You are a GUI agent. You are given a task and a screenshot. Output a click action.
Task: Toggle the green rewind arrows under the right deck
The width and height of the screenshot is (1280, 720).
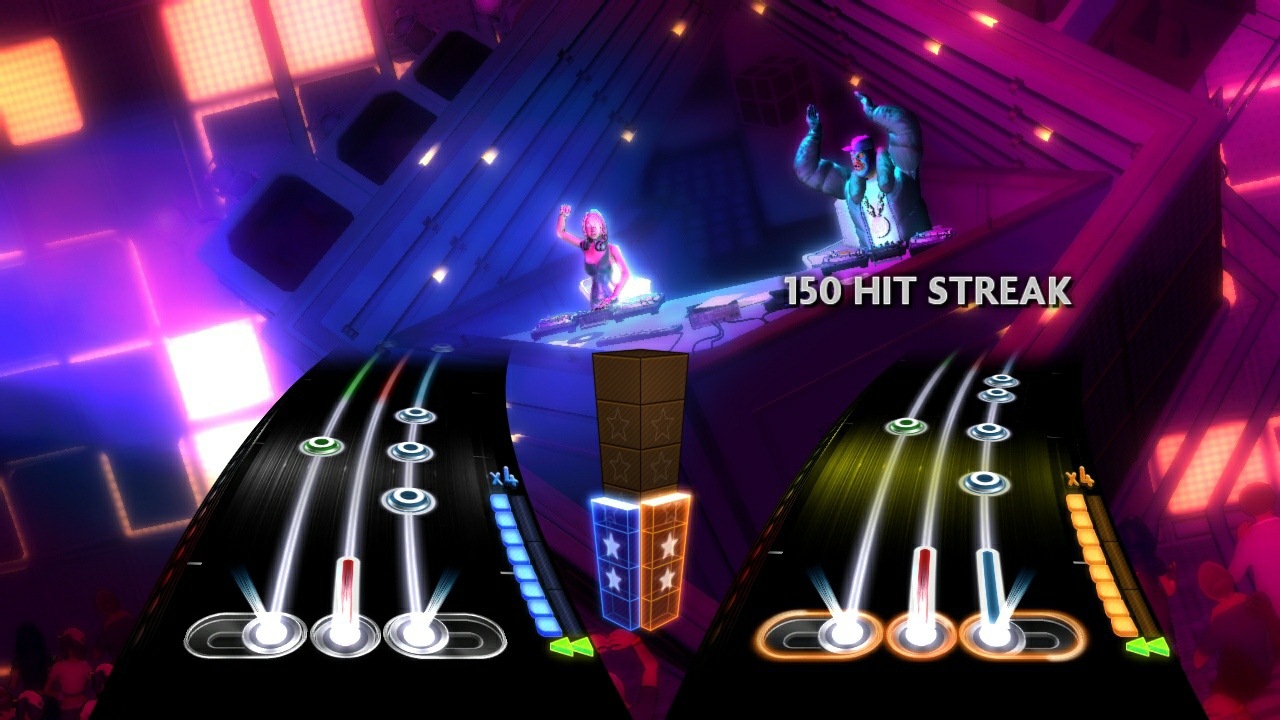pos(1145,647)
